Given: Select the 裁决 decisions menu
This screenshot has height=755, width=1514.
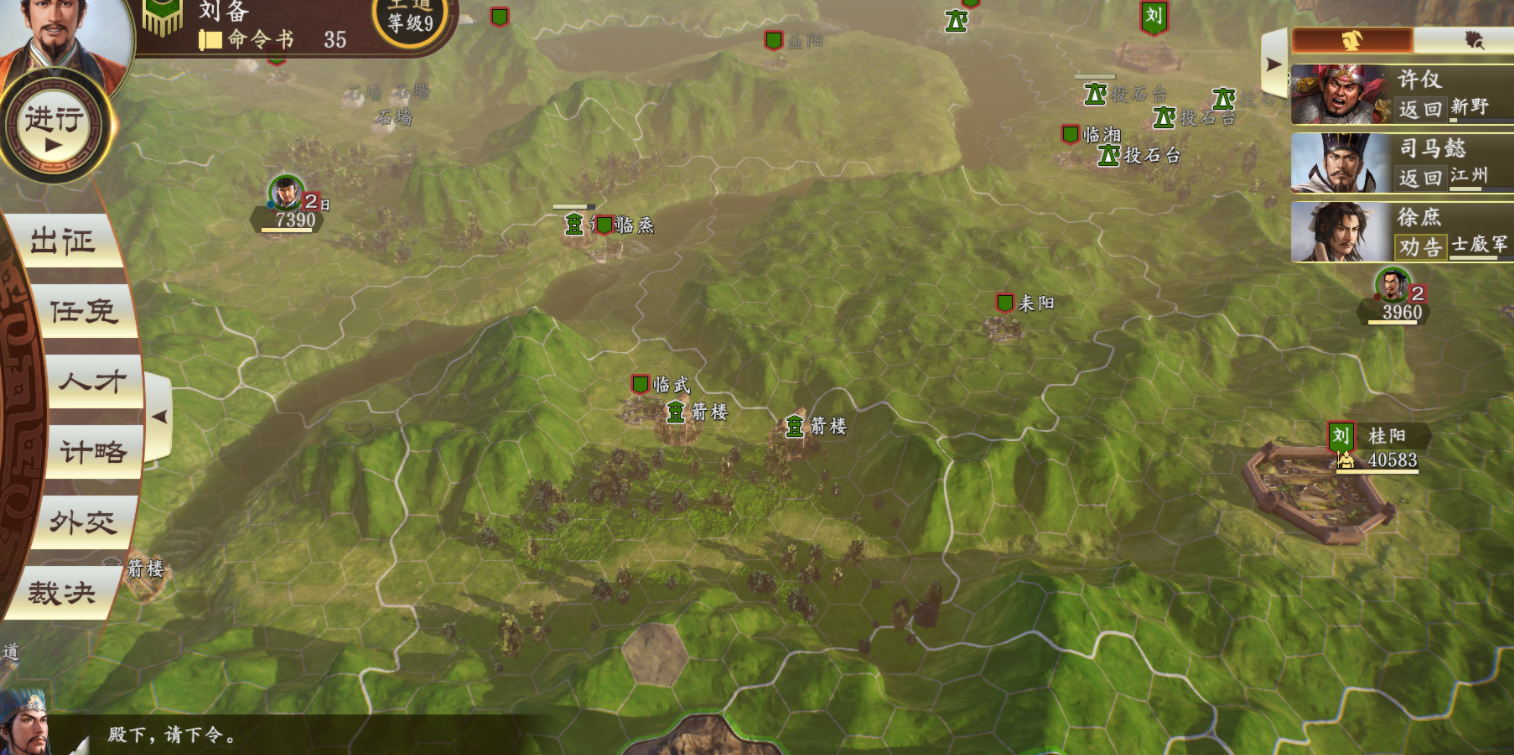Looking at the screenshot, I should pos(62,593).
